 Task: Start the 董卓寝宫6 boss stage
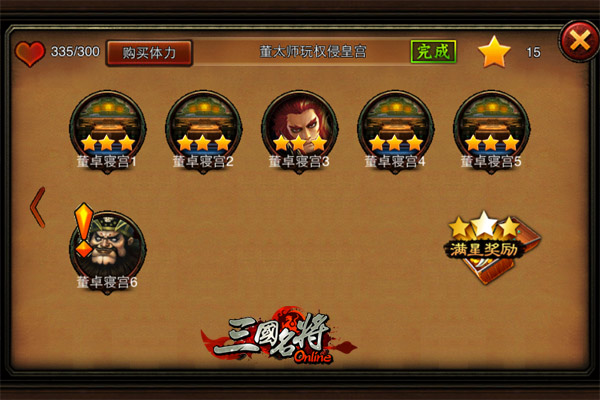(107, 245)
